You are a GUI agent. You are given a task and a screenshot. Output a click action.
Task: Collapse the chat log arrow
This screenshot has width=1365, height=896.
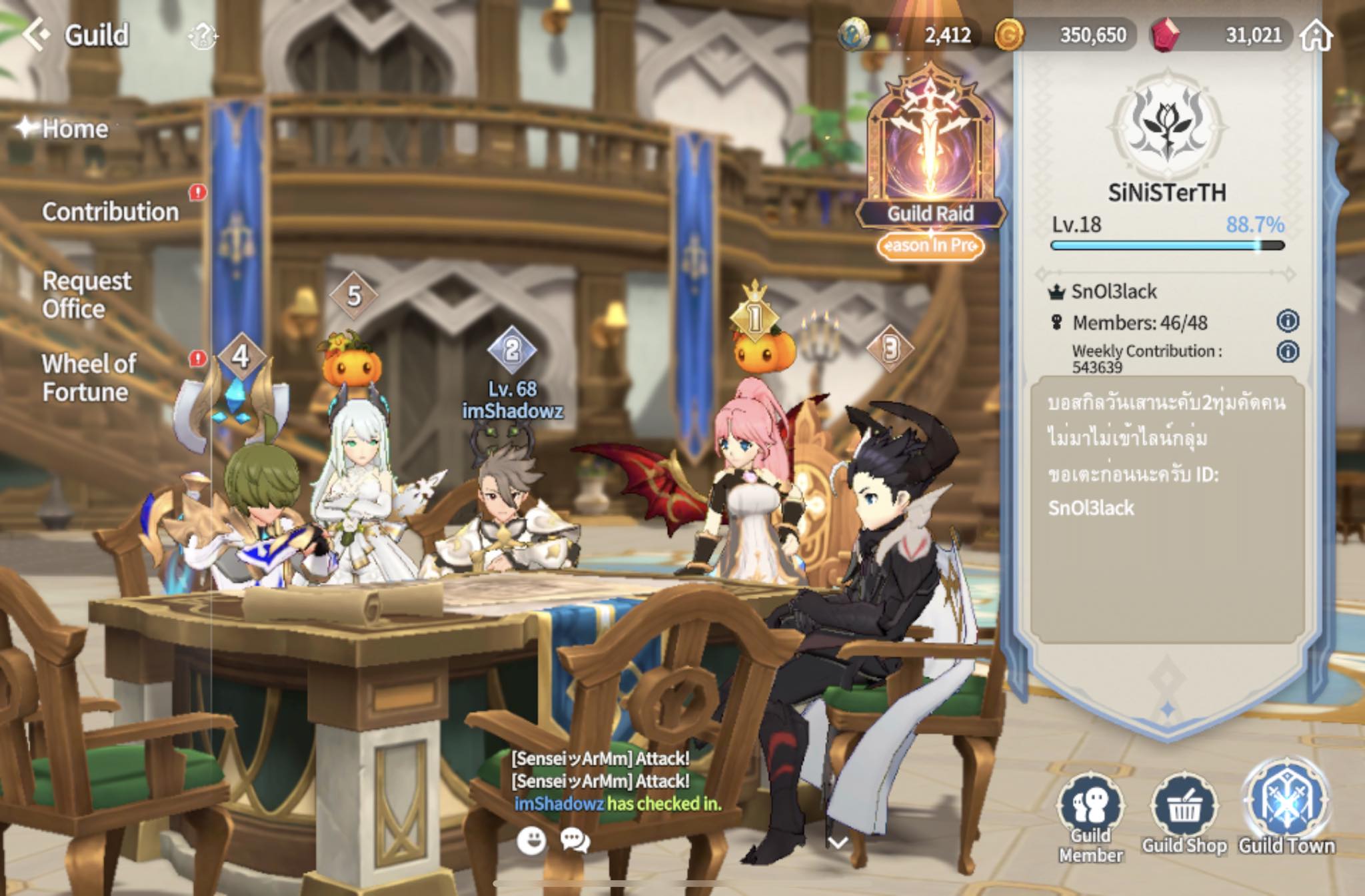tap(838, 843)
